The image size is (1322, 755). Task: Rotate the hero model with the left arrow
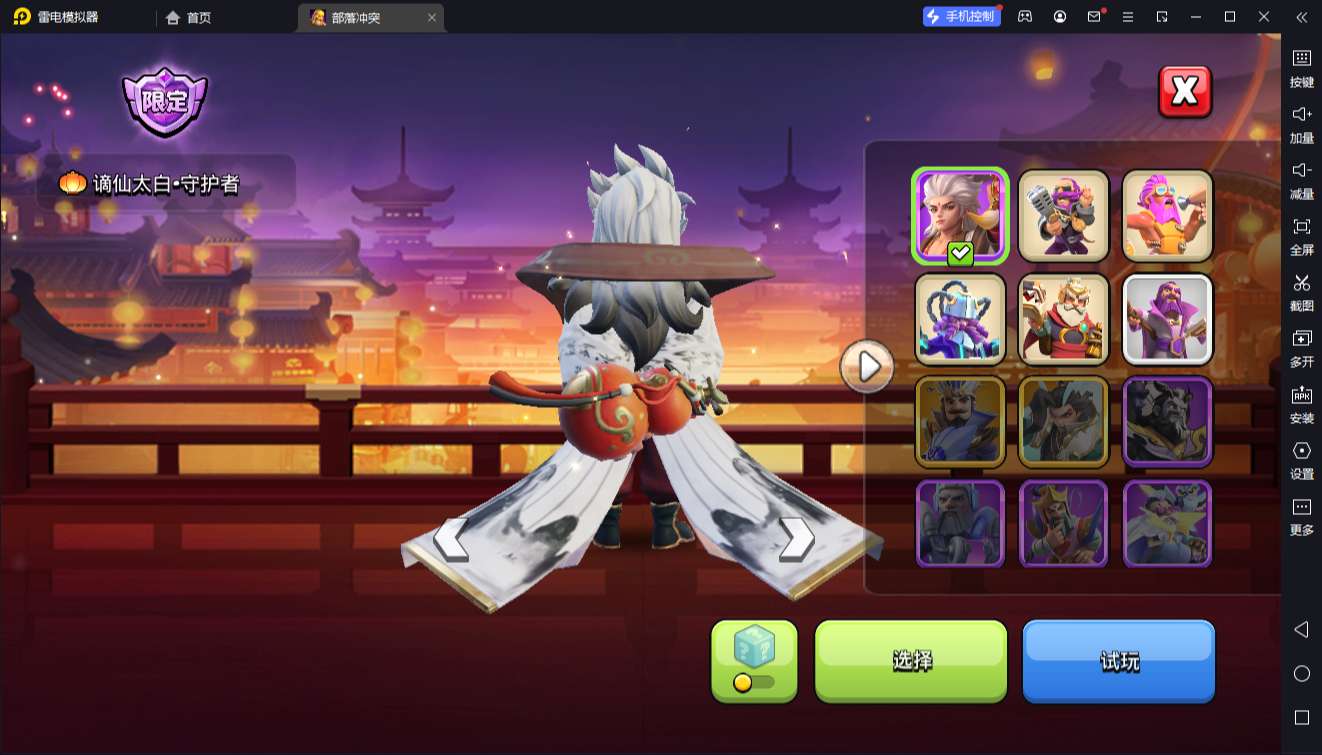451,540
